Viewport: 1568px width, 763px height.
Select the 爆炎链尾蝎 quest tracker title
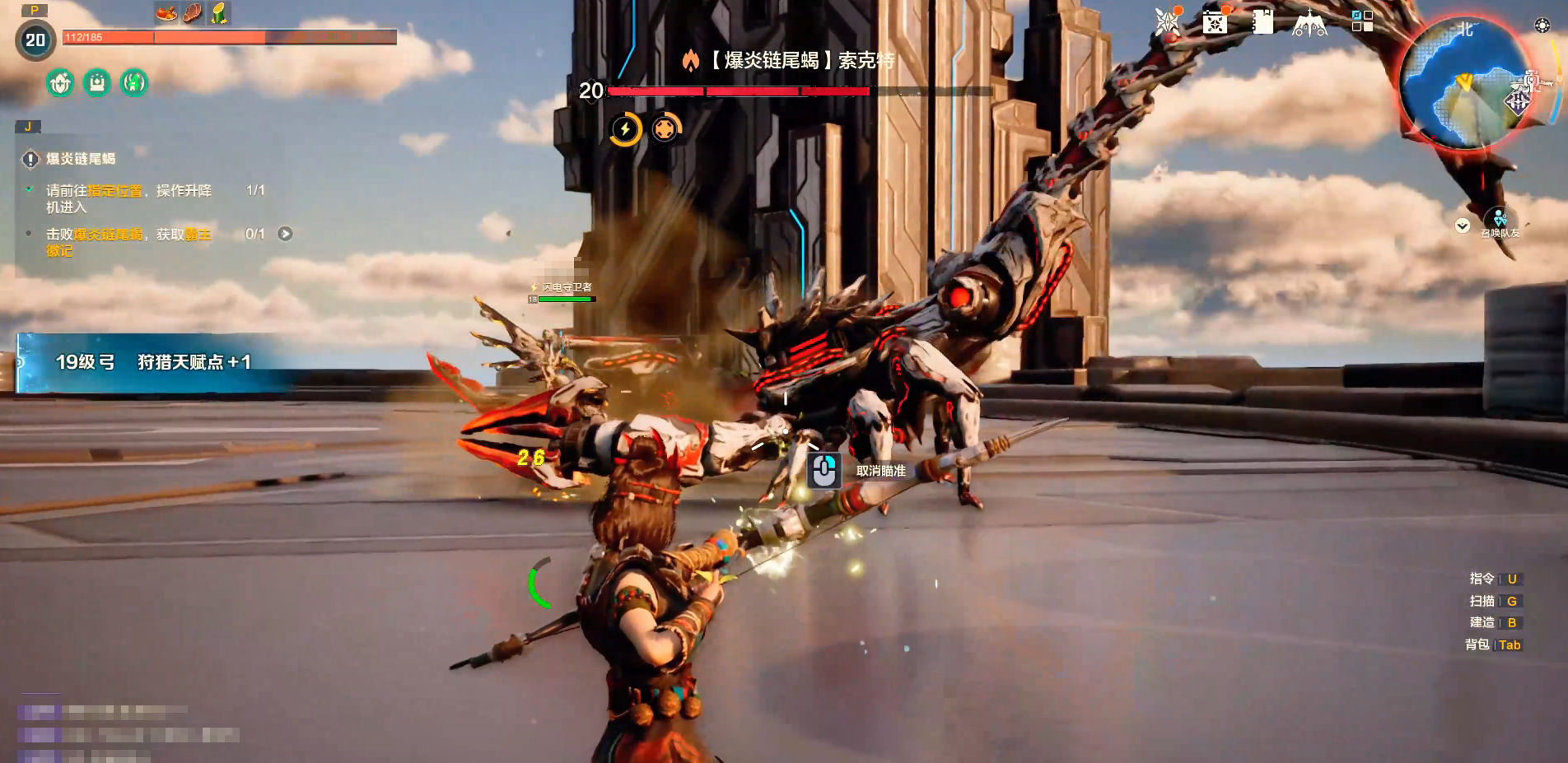pyautogui.click(x=80, y=159)
